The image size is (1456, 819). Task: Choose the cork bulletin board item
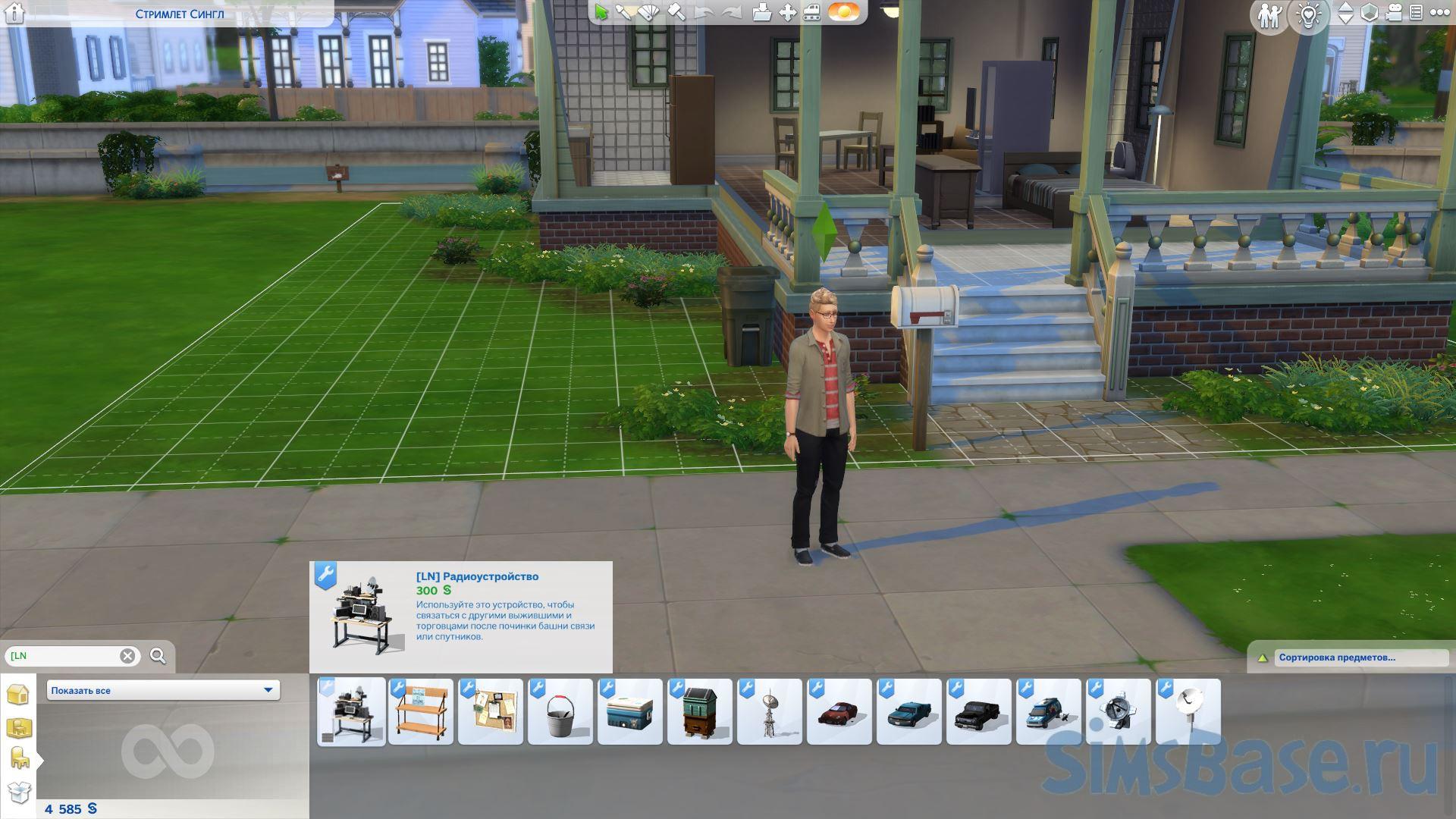[491, 712]
